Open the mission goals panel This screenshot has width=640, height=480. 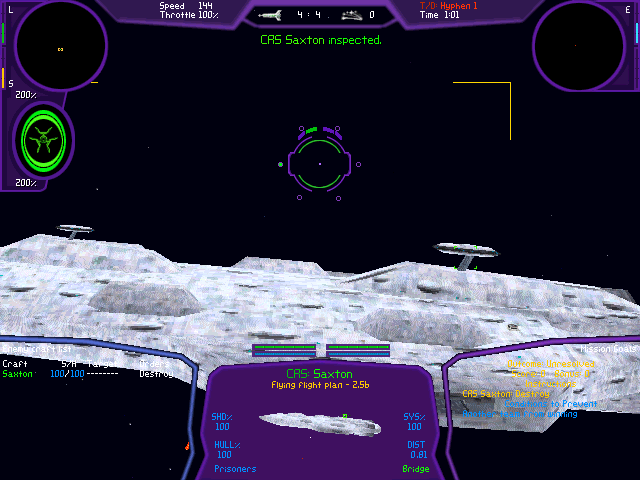pos(609,350)
